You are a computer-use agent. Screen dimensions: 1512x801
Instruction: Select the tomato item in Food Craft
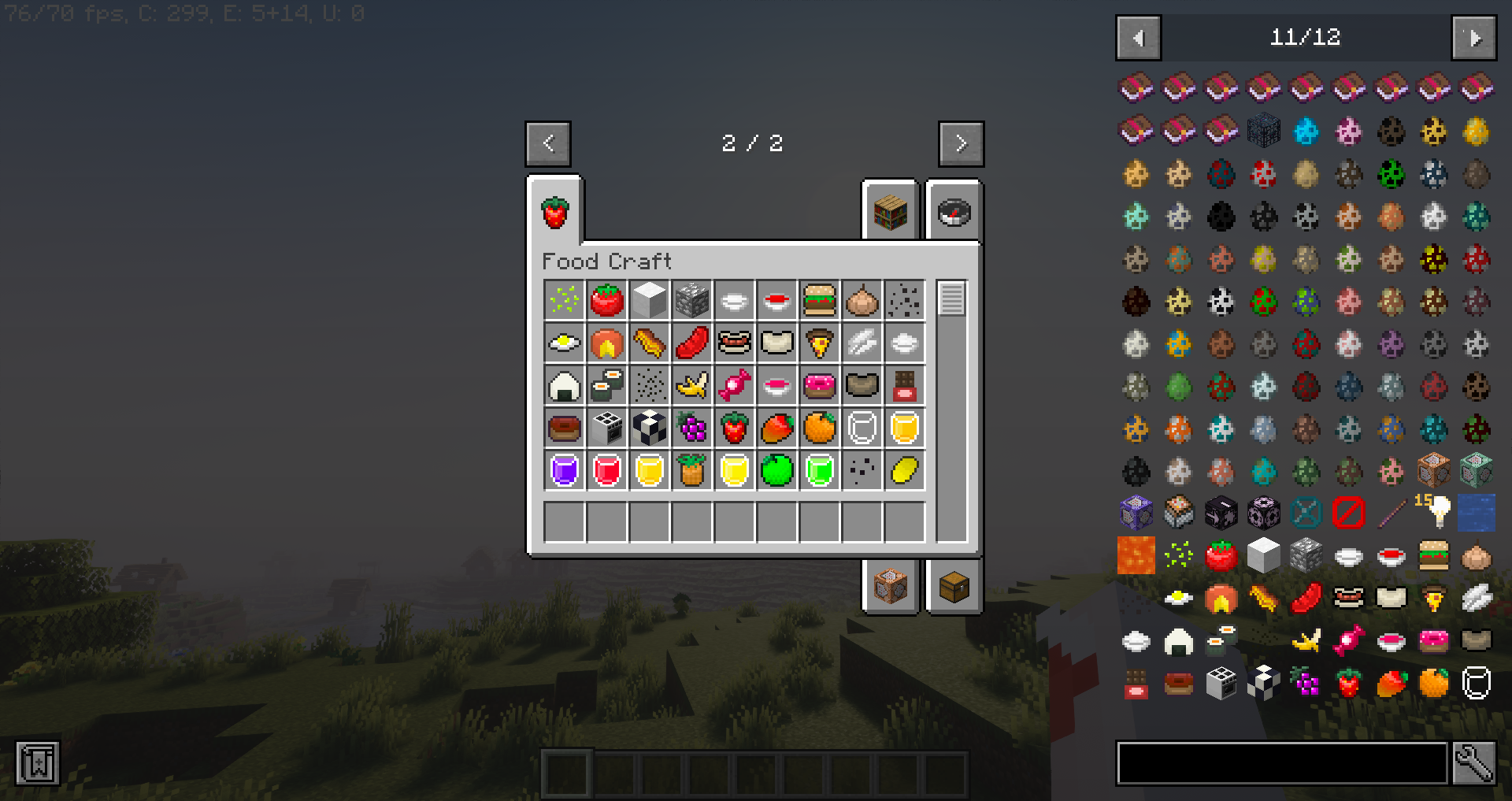click(x=606, y=300)
